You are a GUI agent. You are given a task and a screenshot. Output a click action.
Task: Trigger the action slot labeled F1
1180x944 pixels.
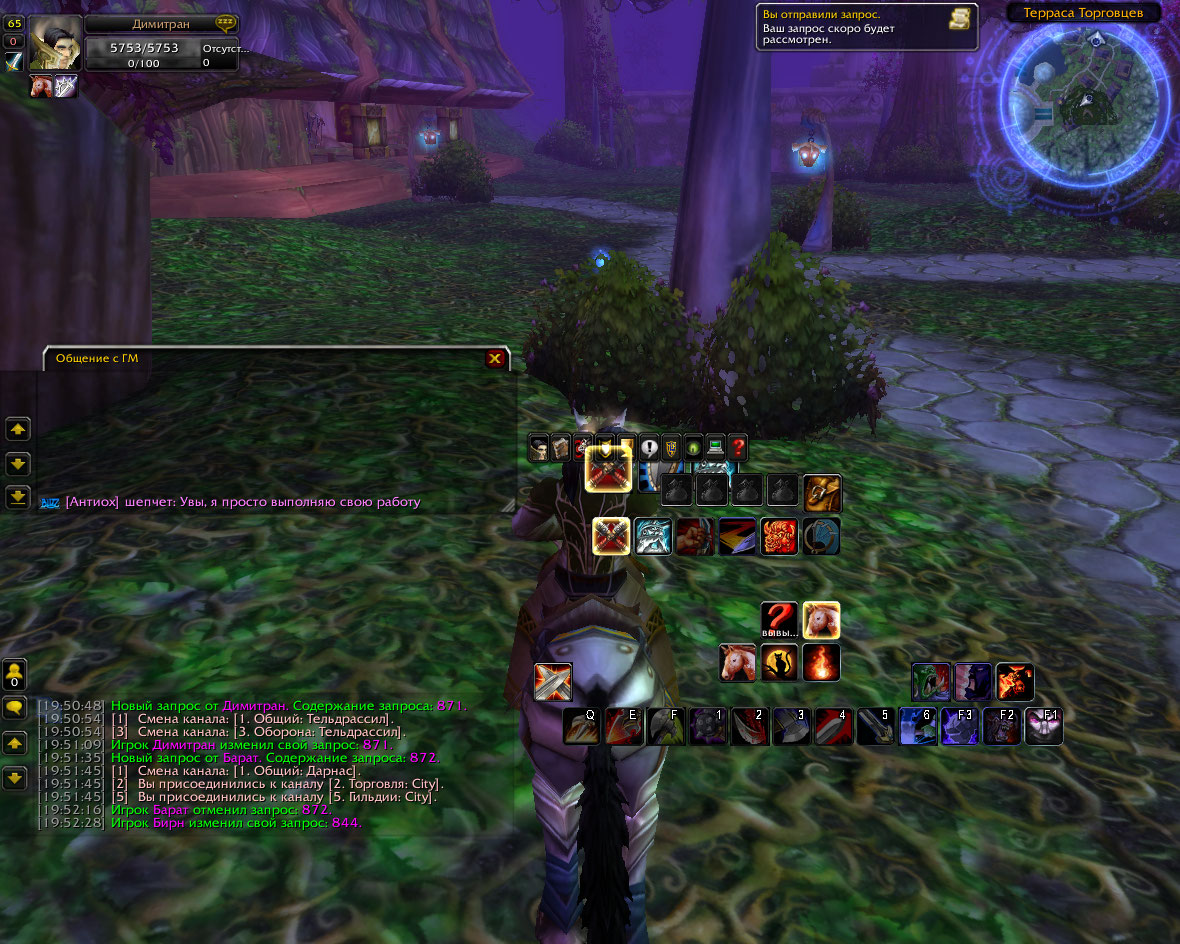coord(1044,727)
